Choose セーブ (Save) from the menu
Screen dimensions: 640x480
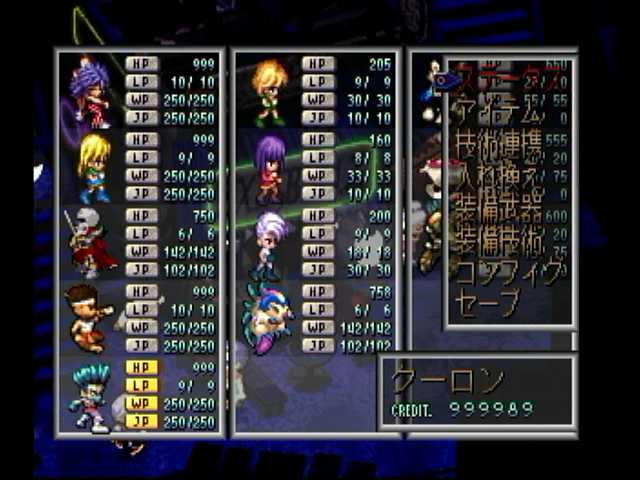pyautogui.click(x=487, y=301)
